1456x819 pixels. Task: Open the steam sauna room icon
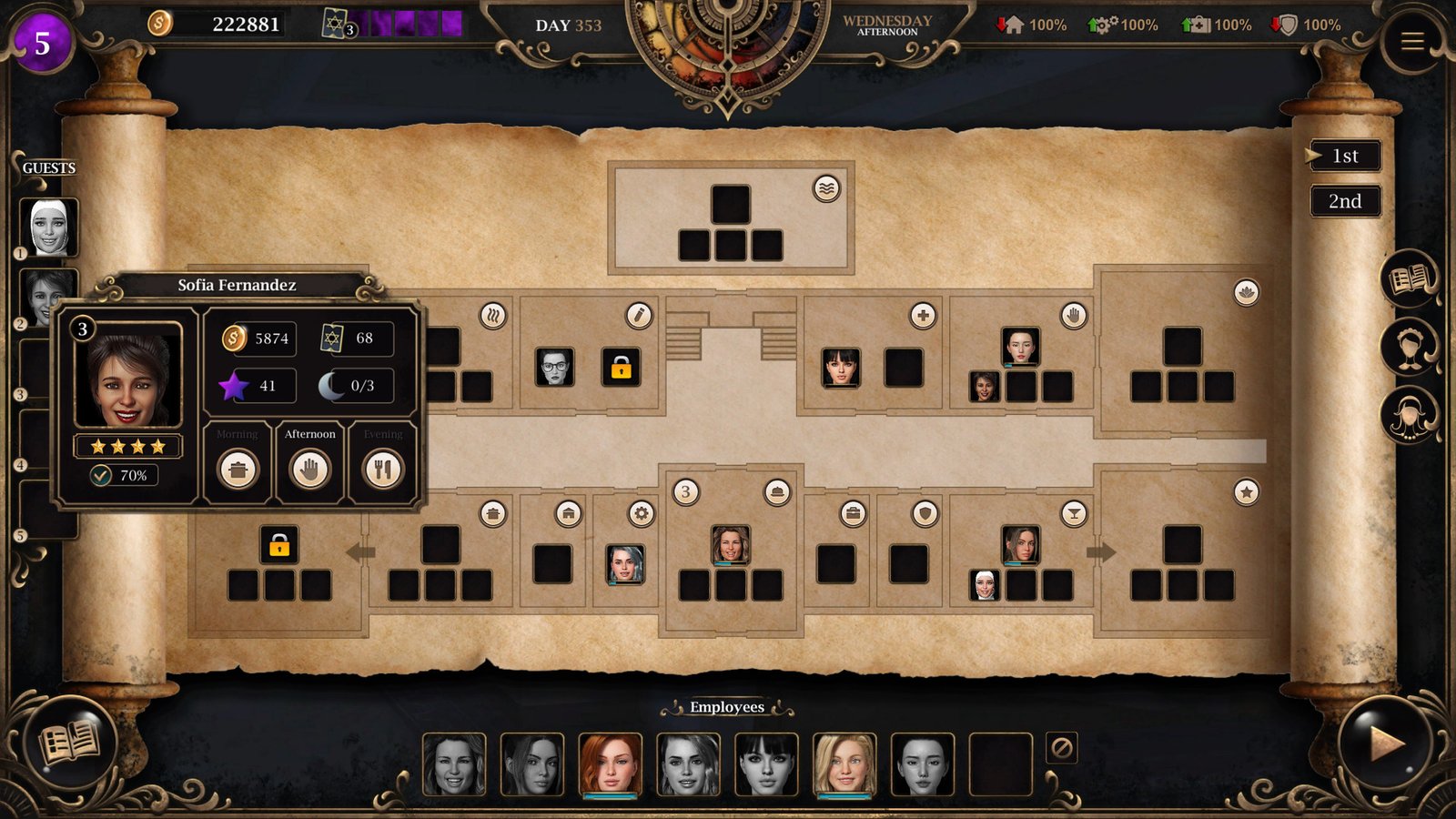point(491,316)
